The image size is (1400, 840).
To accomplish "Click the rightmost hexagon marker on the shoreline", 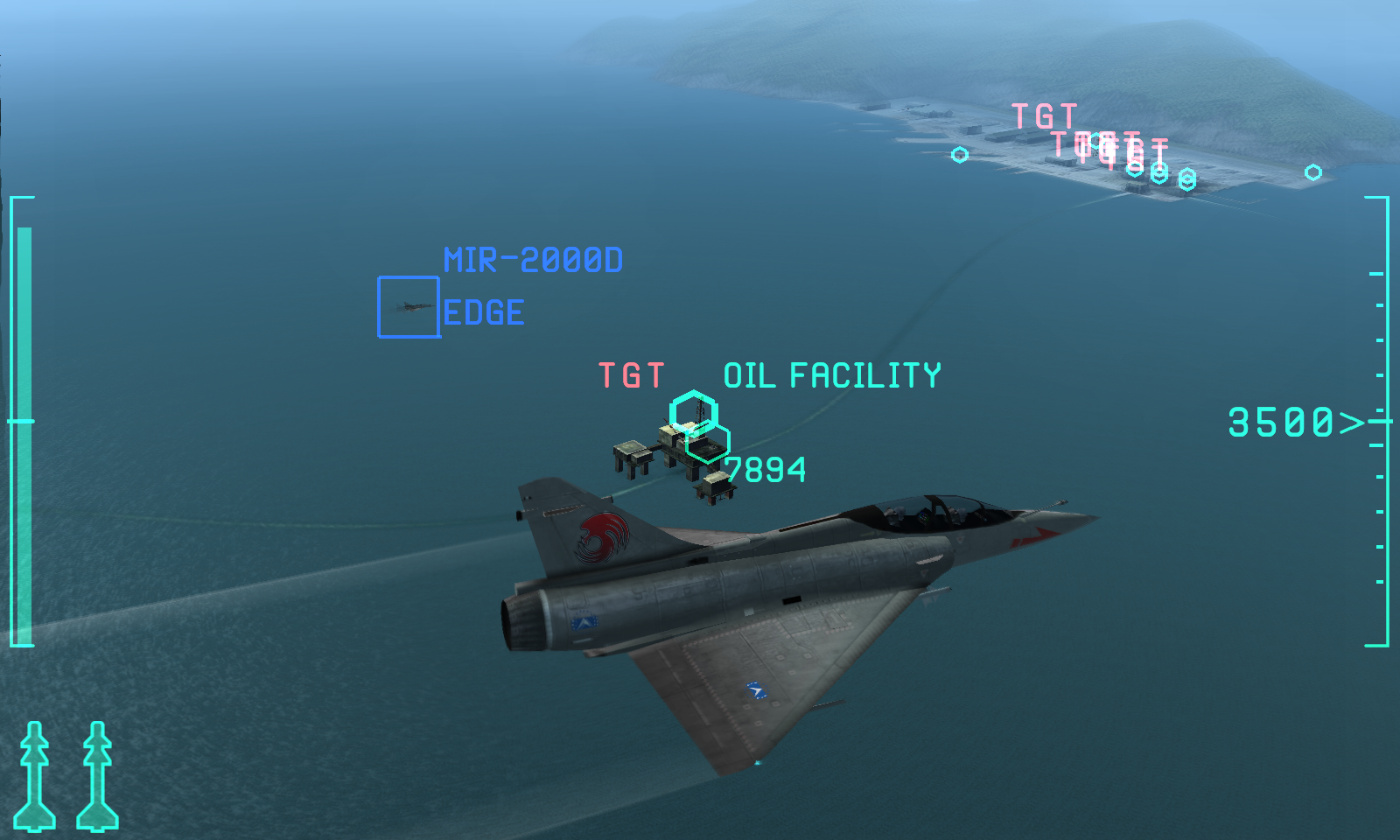I will (x=1312, y=171).
